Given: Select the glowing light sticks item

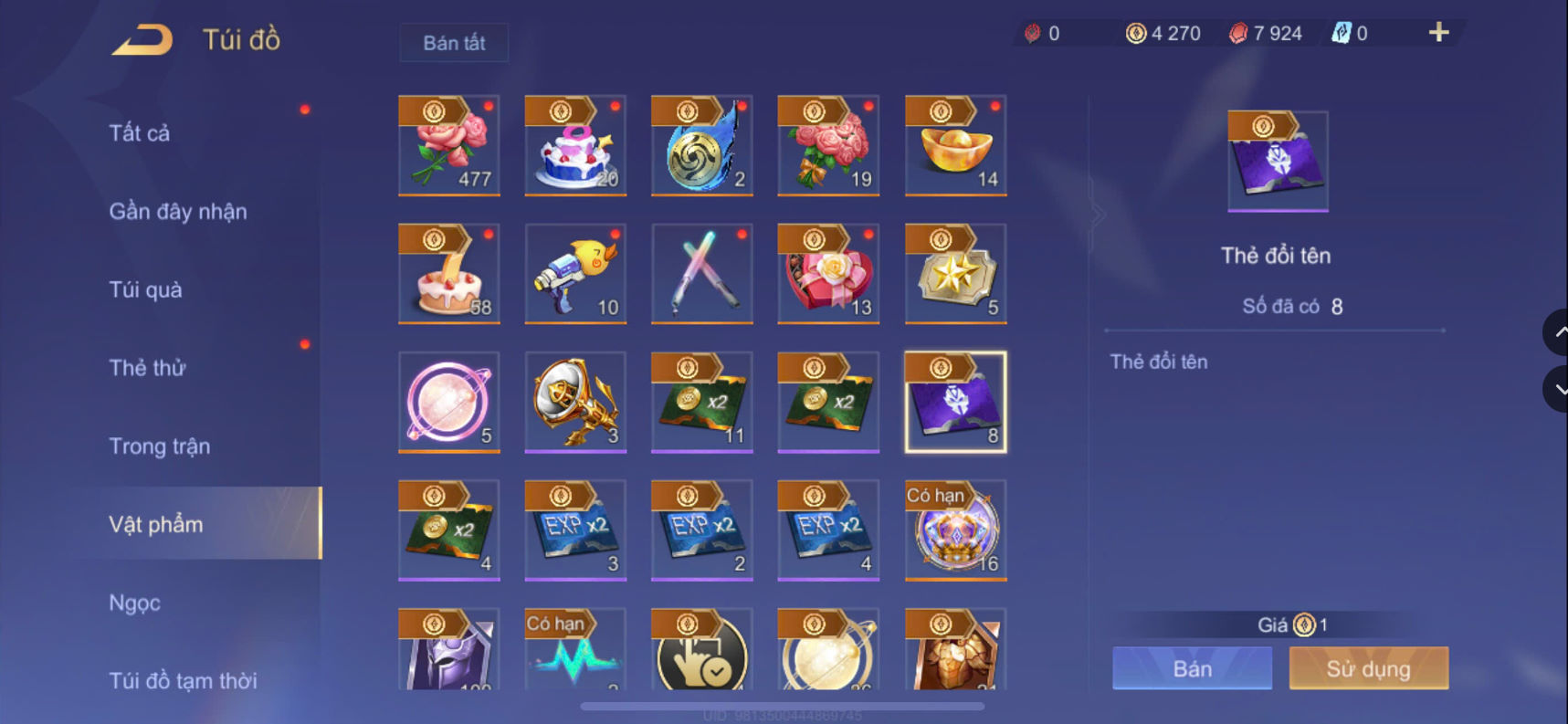Looking at the screenshot, I should tap(701, 274).
